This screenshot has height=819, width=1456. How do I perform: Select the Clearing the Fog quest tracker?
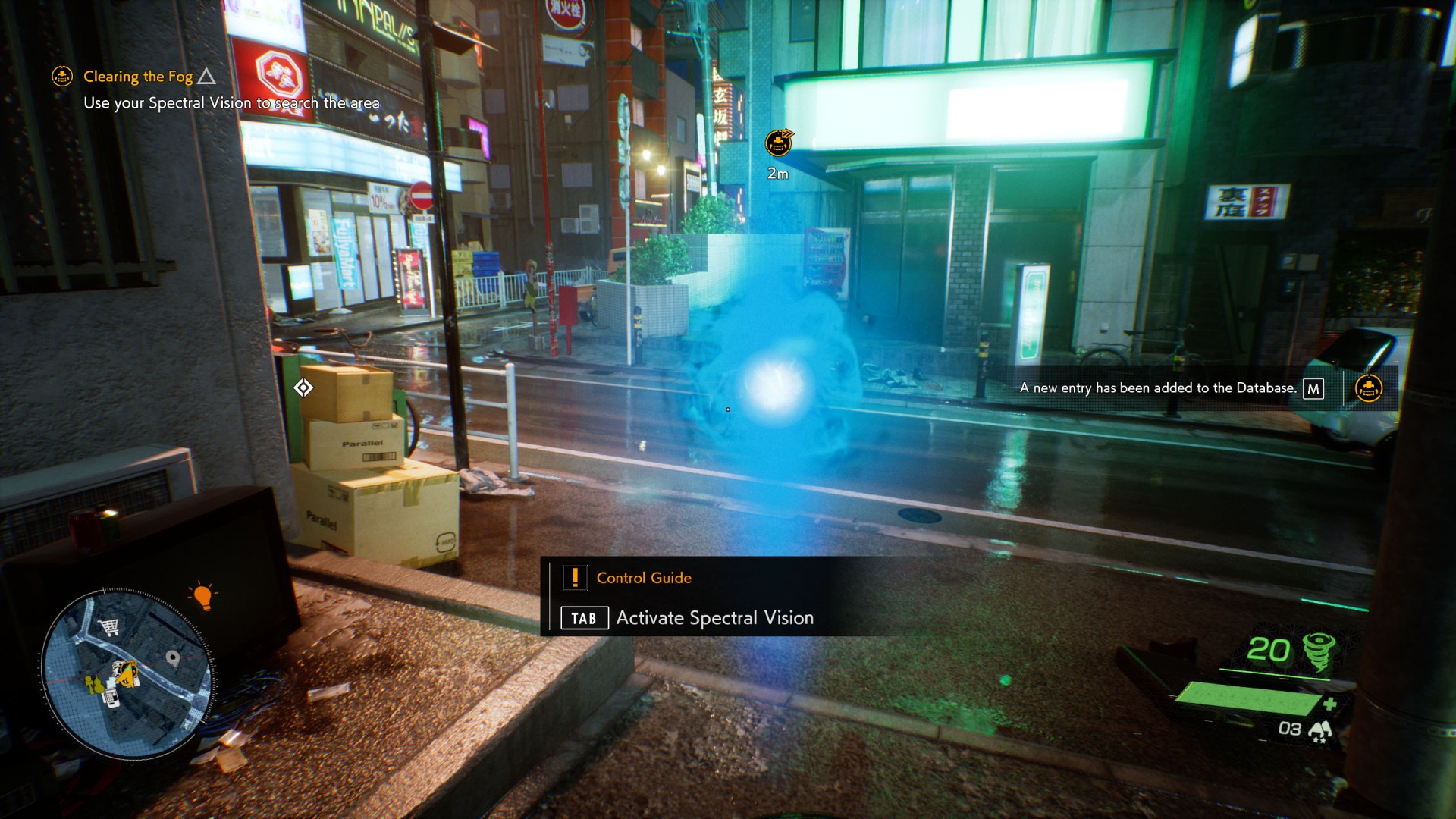tap(138, 77)
